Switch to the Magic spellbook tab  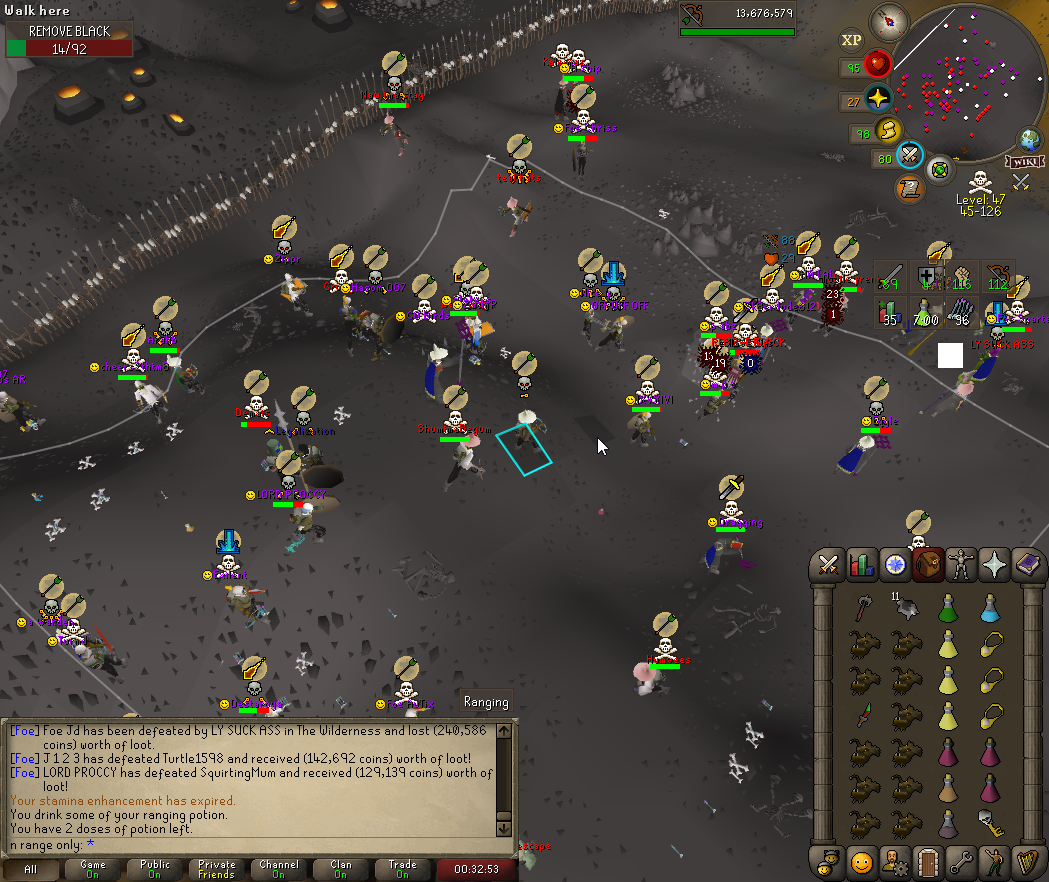(x=1026, y=563)
